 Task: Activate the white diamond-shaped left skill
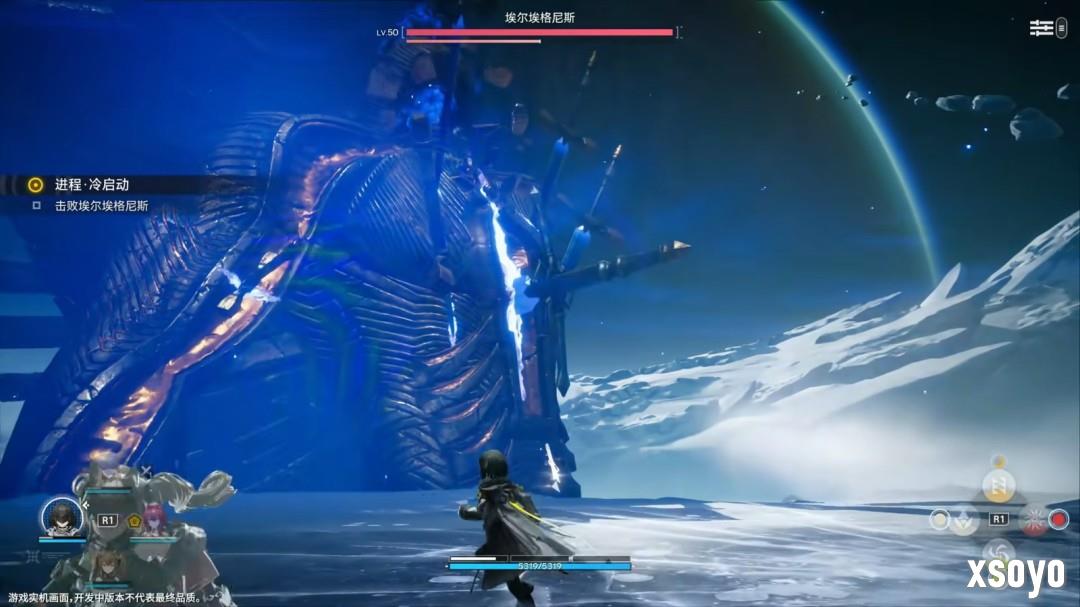pos(964,520)
